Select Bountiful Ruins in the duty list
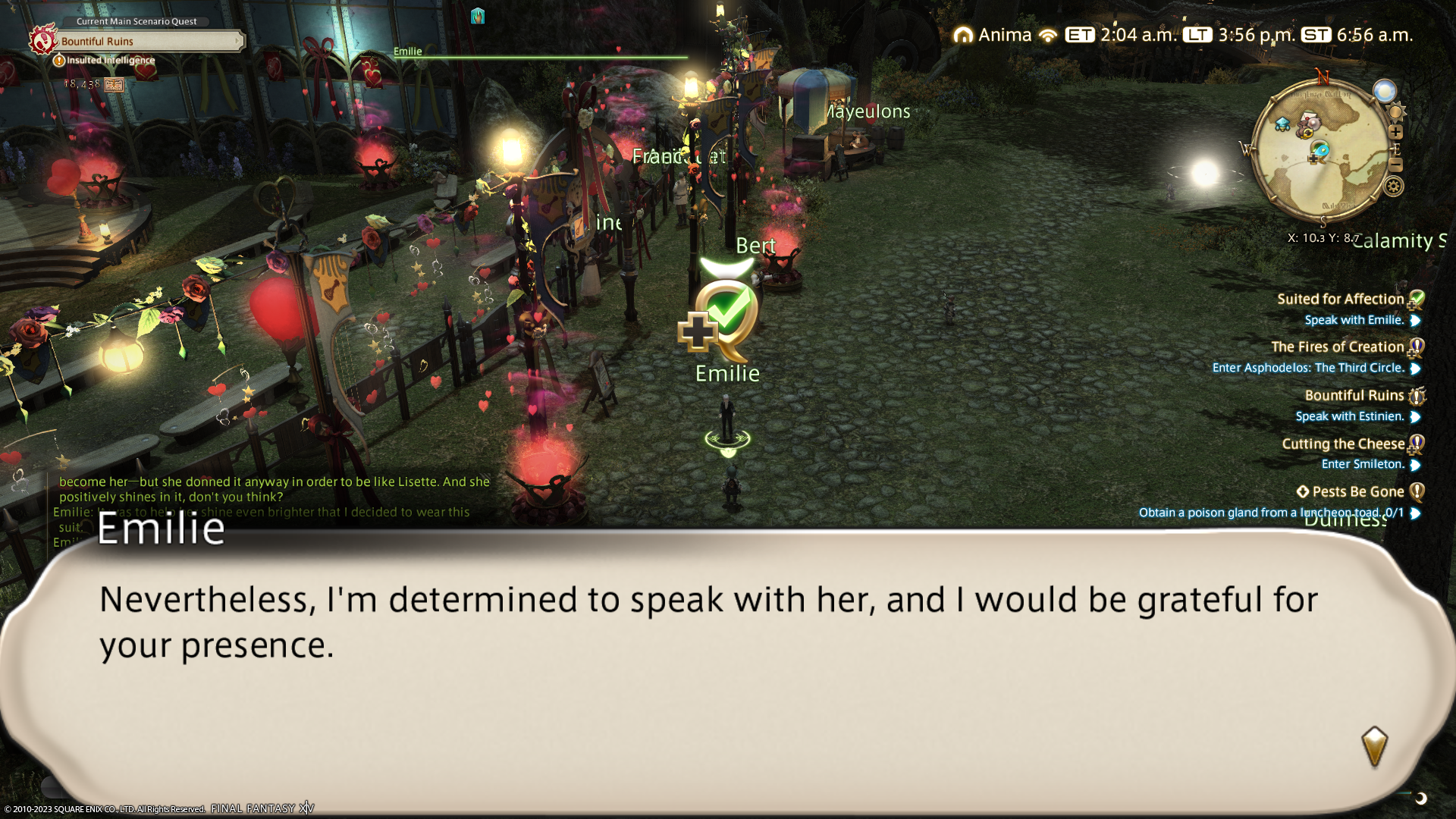The width and height of the screenshot is (1456, 819). (x=1354, y=396)
